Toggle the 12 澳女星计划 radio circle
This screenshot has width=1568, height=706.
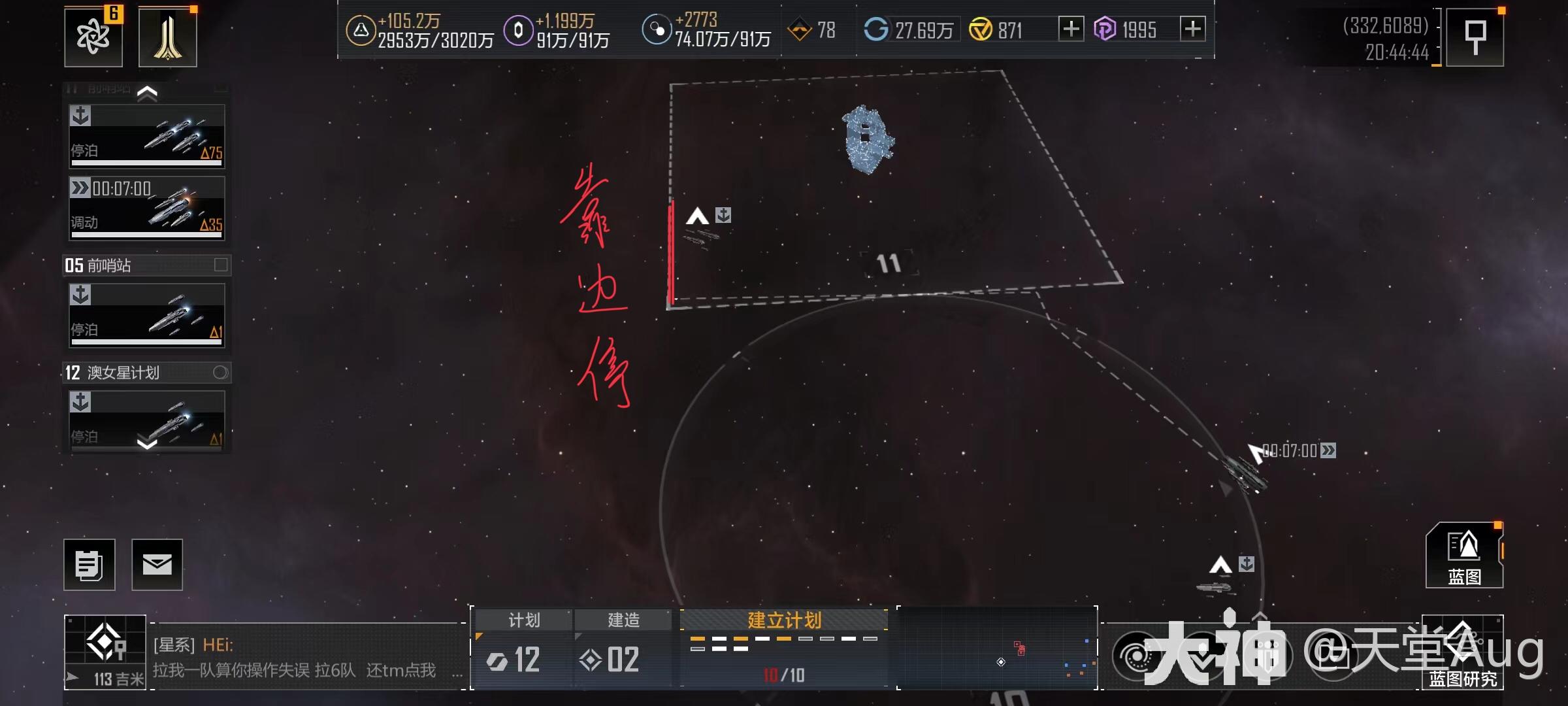[220, 373]
